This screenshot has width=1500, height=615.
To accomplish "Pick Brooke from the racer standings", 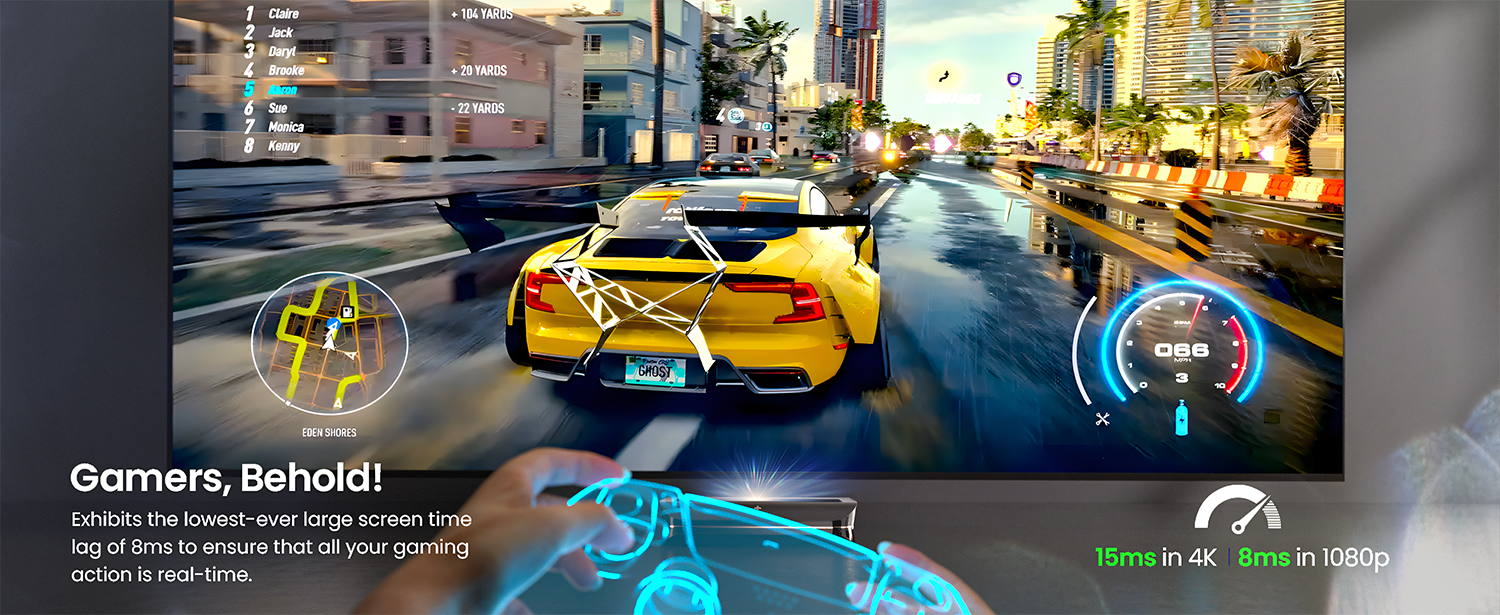I will pyautogui.click(x=286, y=71).
